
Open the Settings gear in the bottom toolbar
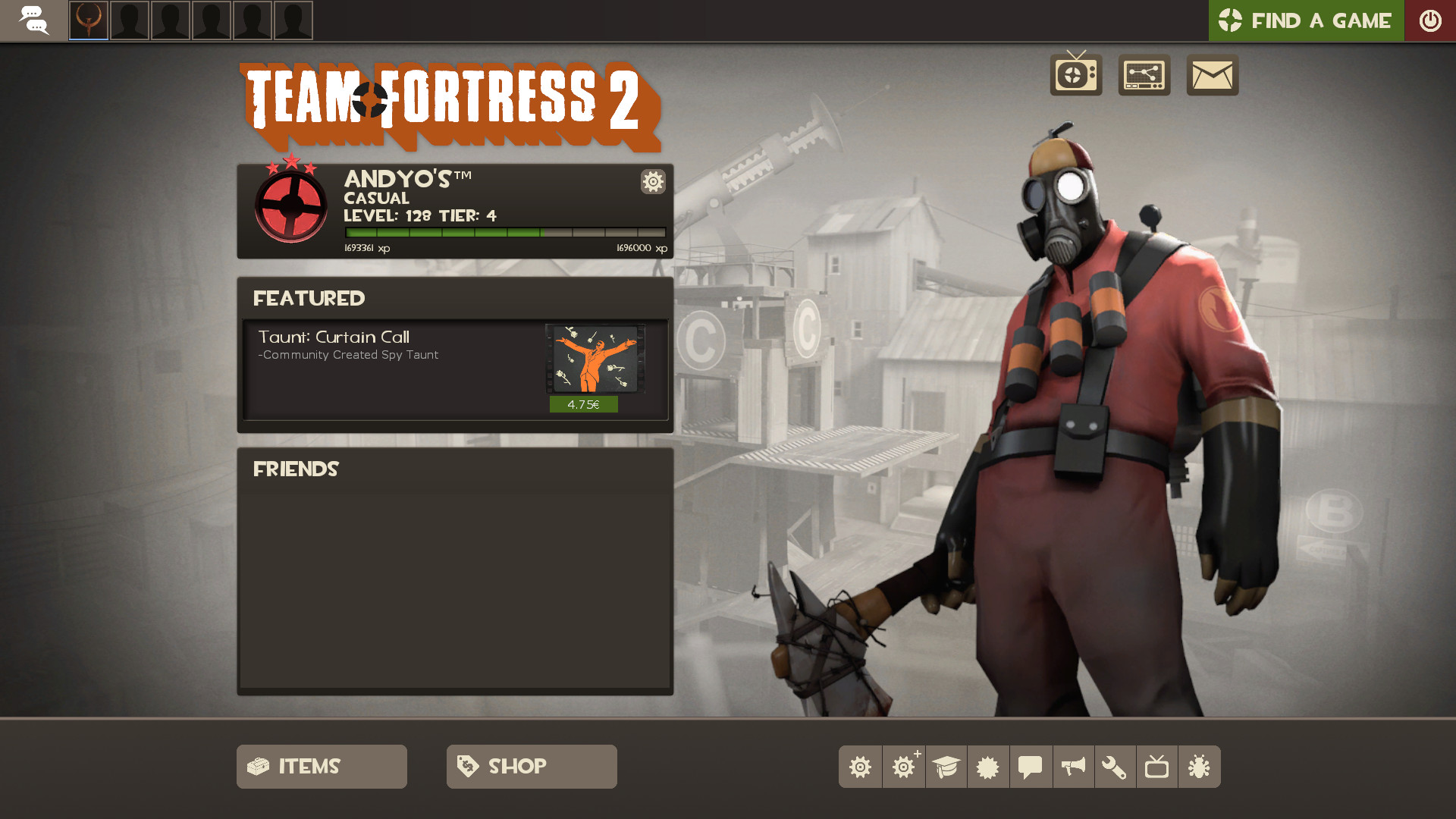860,767
